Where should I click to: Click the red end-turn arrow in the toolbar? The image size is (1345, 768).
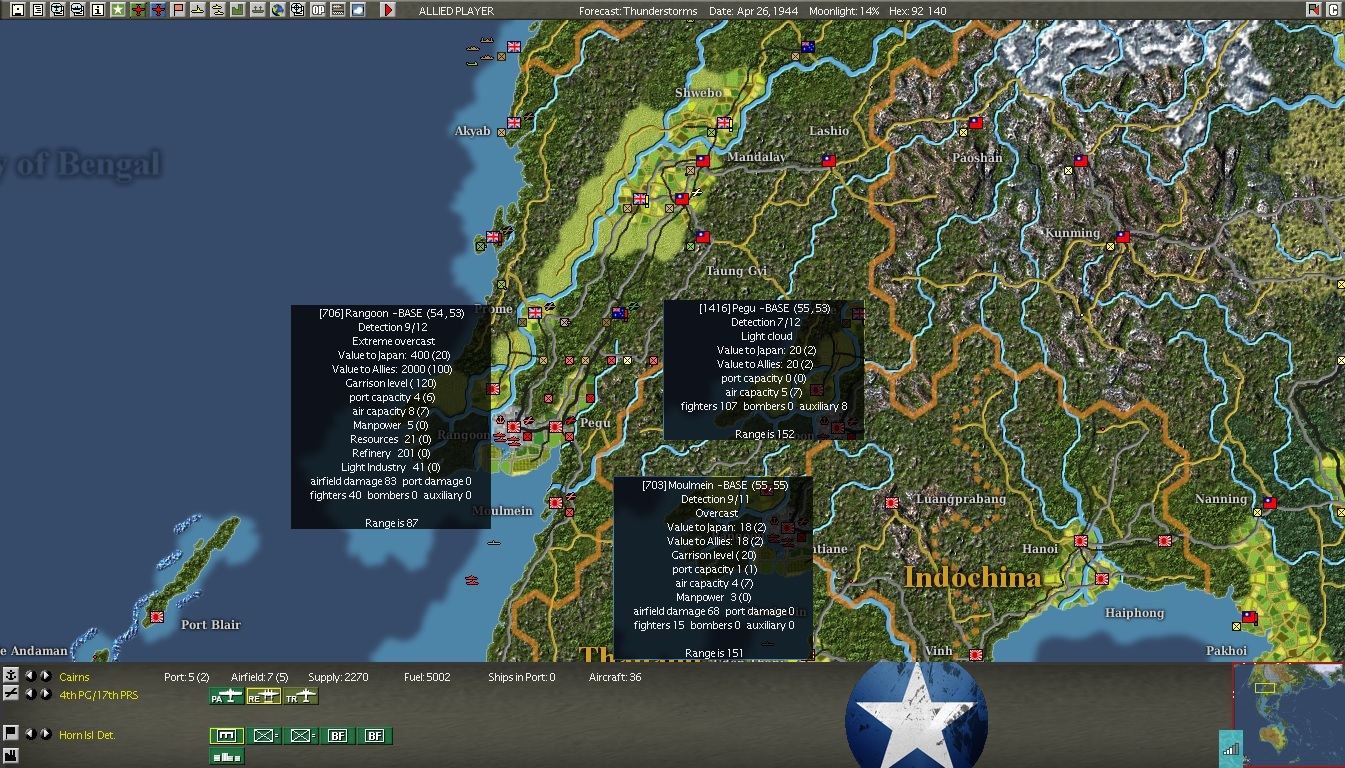click(388, 10)
